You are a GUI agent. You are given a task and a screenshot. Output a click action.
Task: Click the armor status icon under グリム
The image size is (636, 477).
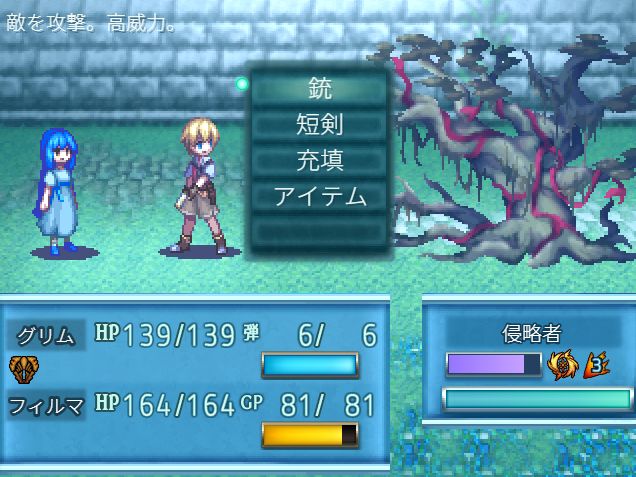point(22,367)
